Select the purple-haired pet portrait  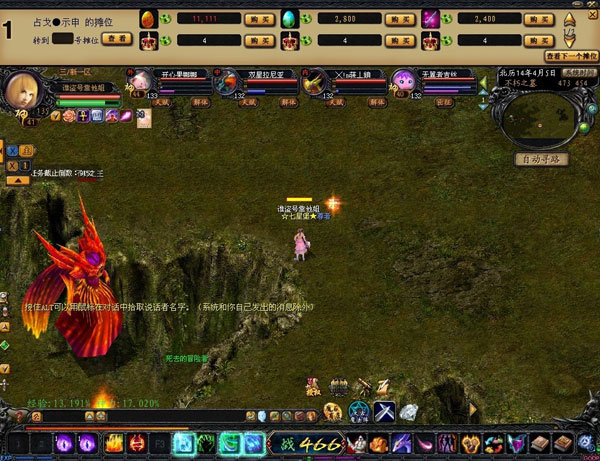(x=403, y=81)
